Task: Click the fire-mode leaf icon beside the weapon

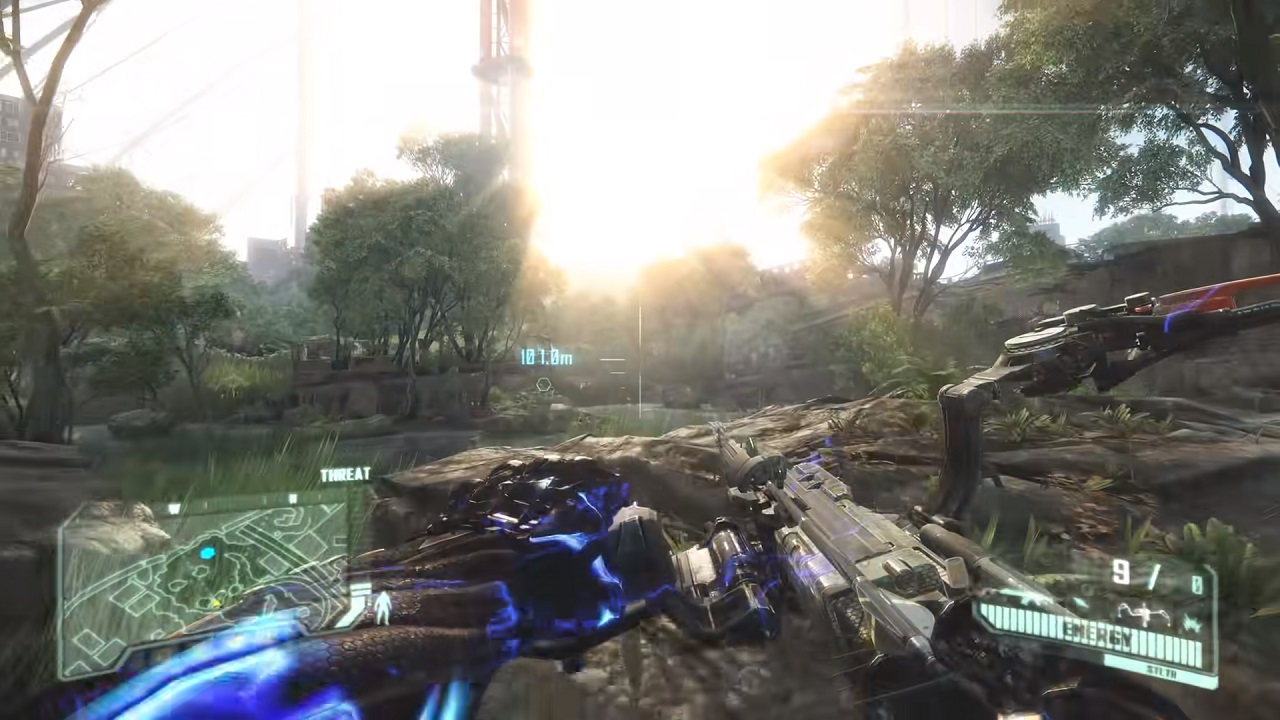Action: (1193, 623)
